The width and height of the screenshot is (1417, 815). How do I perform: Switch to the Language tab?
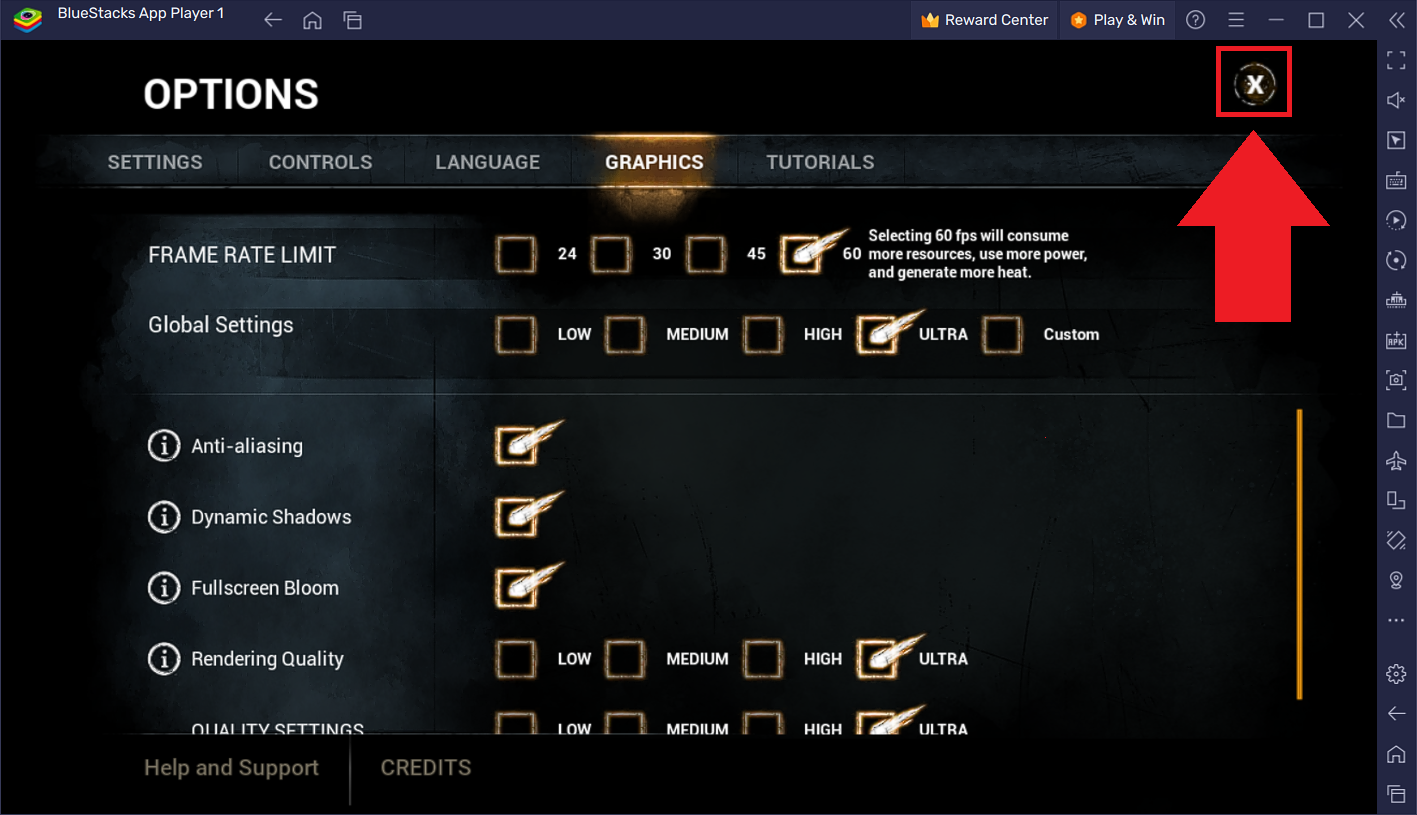tap(487, 162)
